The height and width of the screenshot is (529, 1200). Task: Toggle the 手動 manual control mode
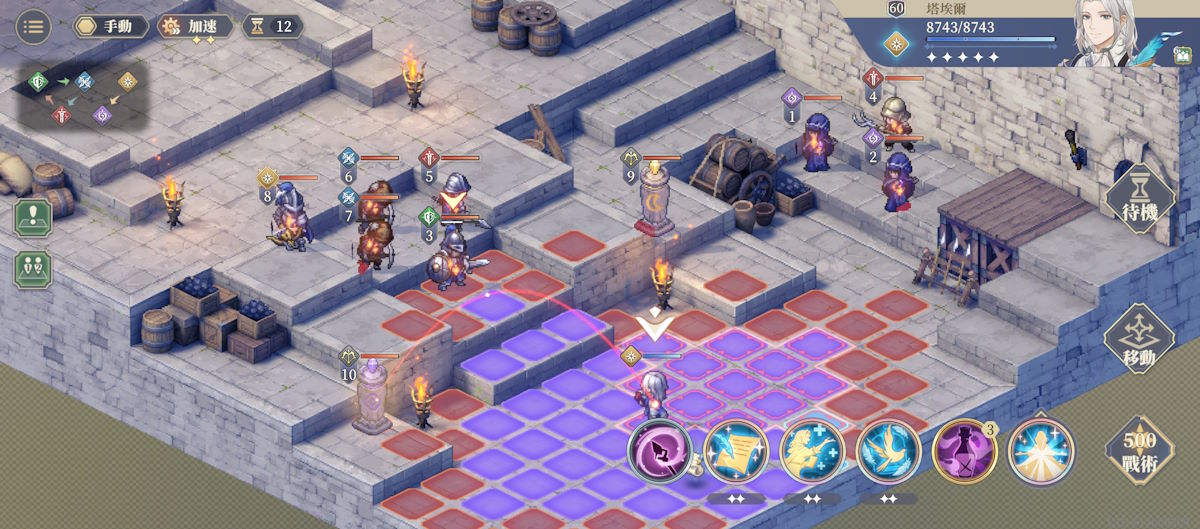(112, 26)
